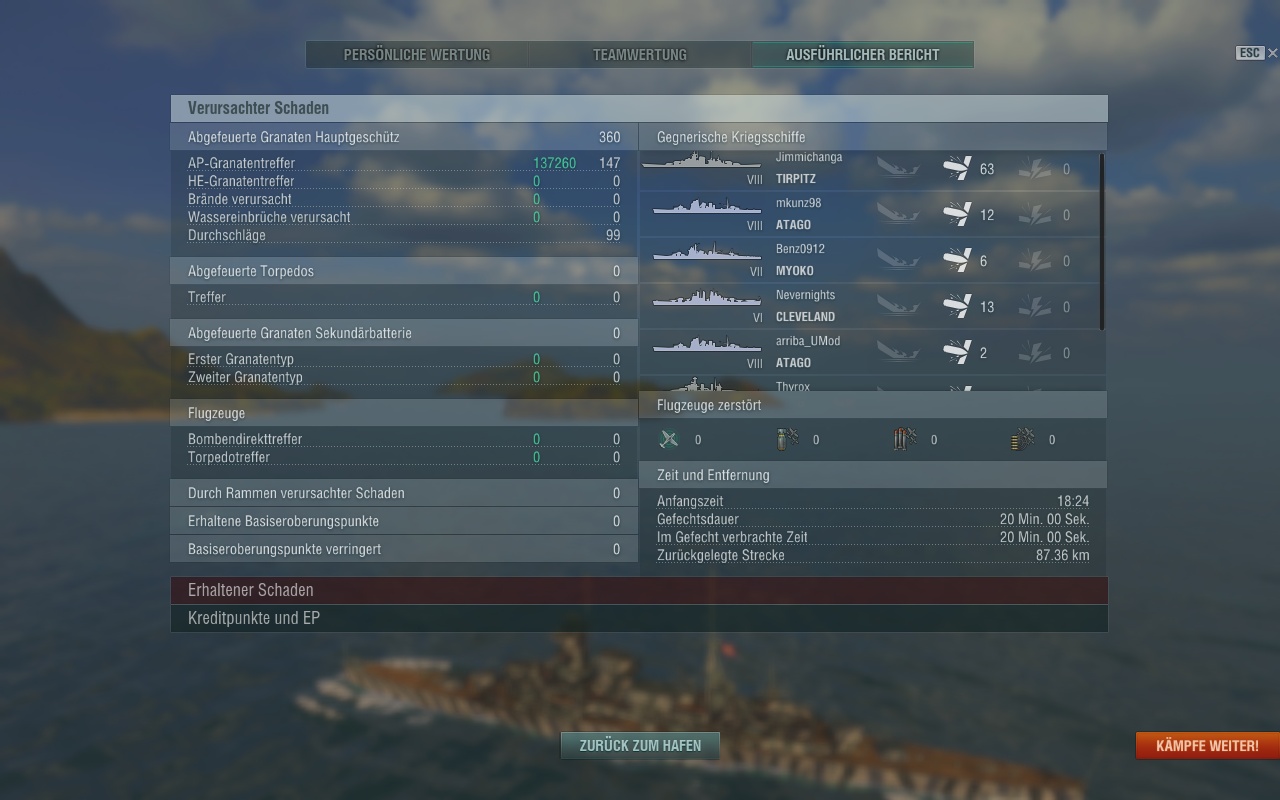
Task: Click the Kämpfe weiter! button
Action: [1206, 746]
